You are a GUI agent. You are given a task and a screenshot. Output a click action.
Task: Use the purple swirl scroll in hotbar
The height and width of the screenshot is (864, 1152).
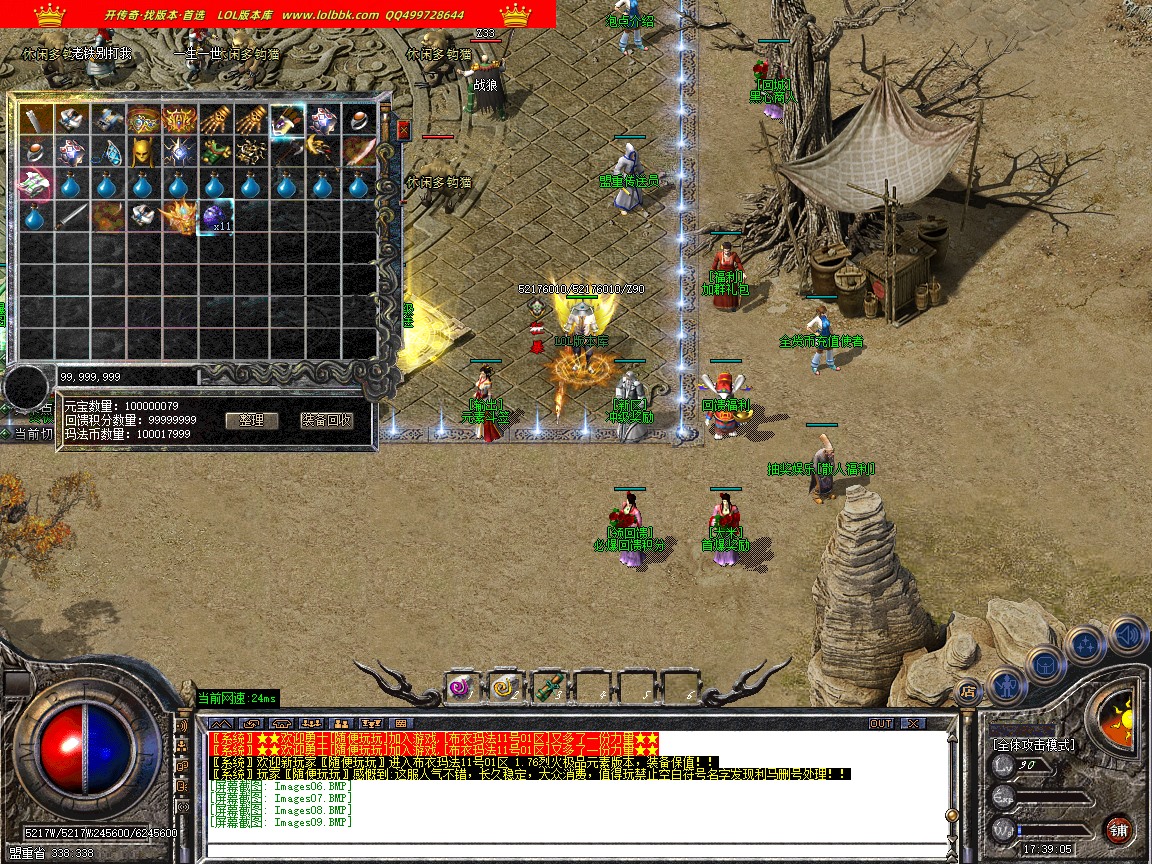[x=461, y=687]
